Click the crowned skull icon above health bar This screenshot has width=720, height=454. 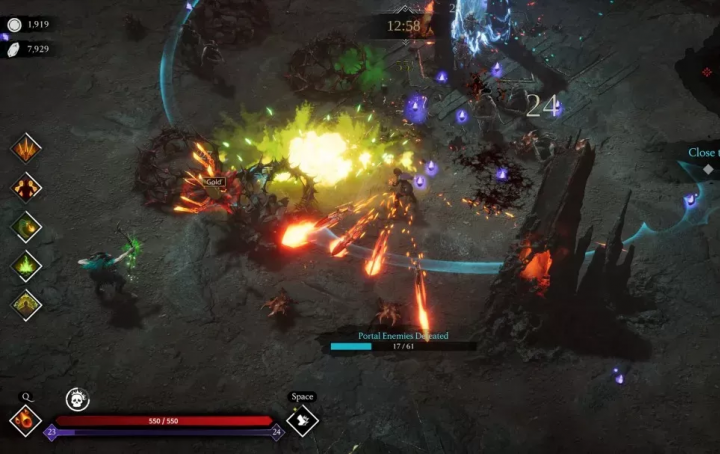(x=77, y=399)
